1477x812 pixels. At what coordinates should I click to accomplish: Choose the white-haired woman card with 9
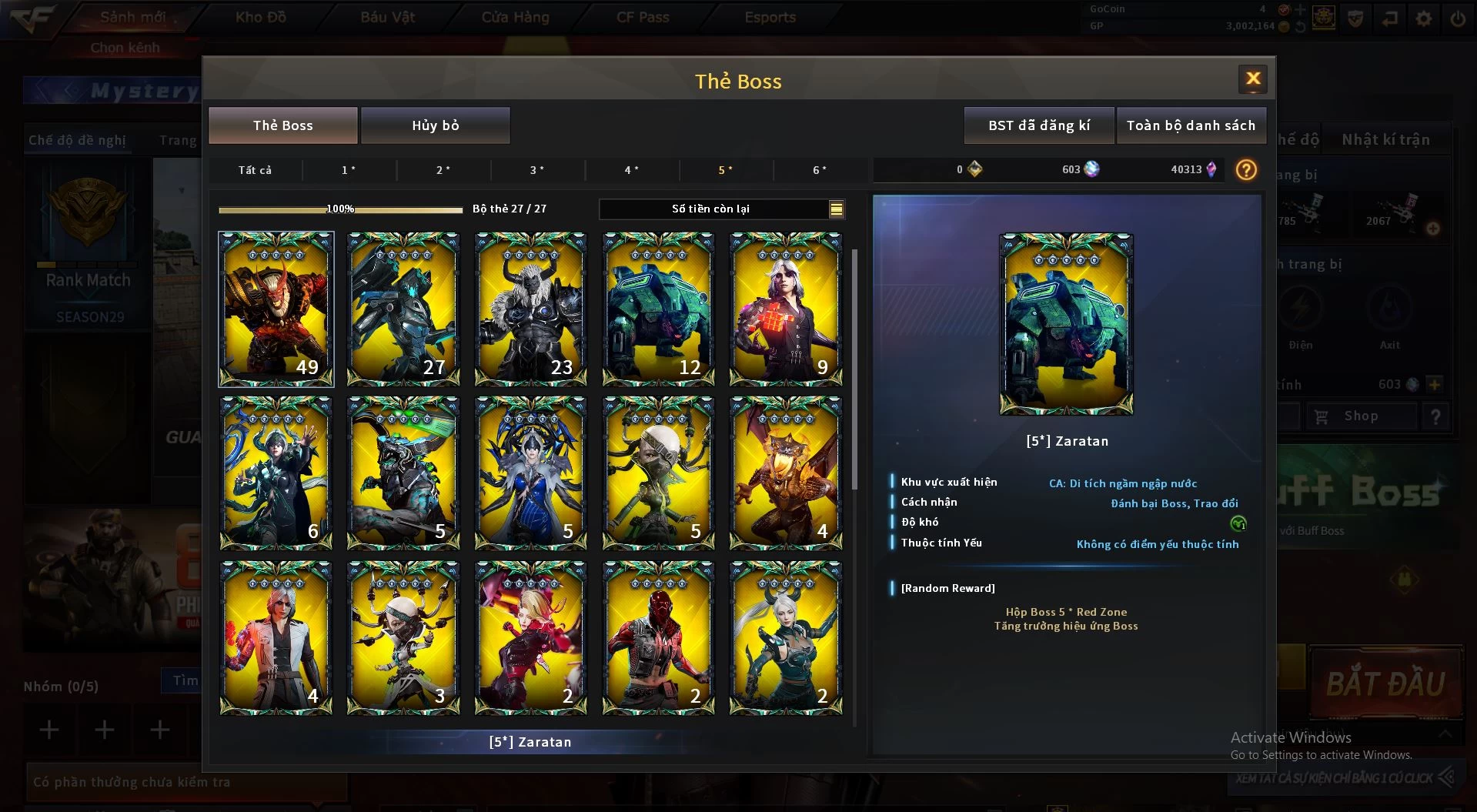click(785, 309)
